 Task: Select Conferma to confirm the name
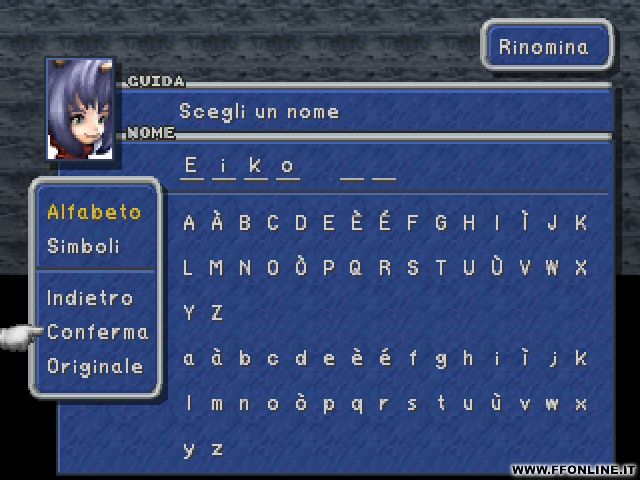click(97, 332)
